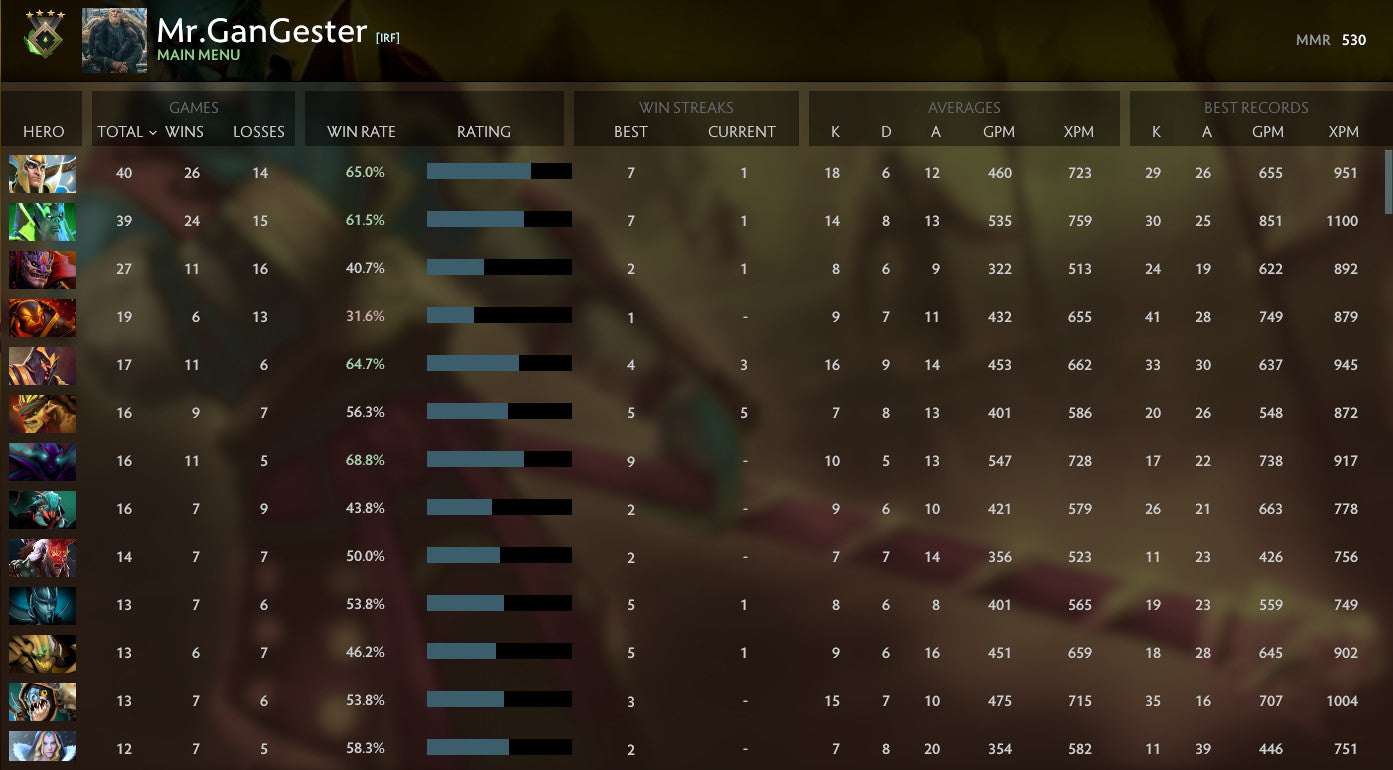Select Ember Spirit's hero portrait
This screenshot has width=1393, height=770.
(42, 317)
